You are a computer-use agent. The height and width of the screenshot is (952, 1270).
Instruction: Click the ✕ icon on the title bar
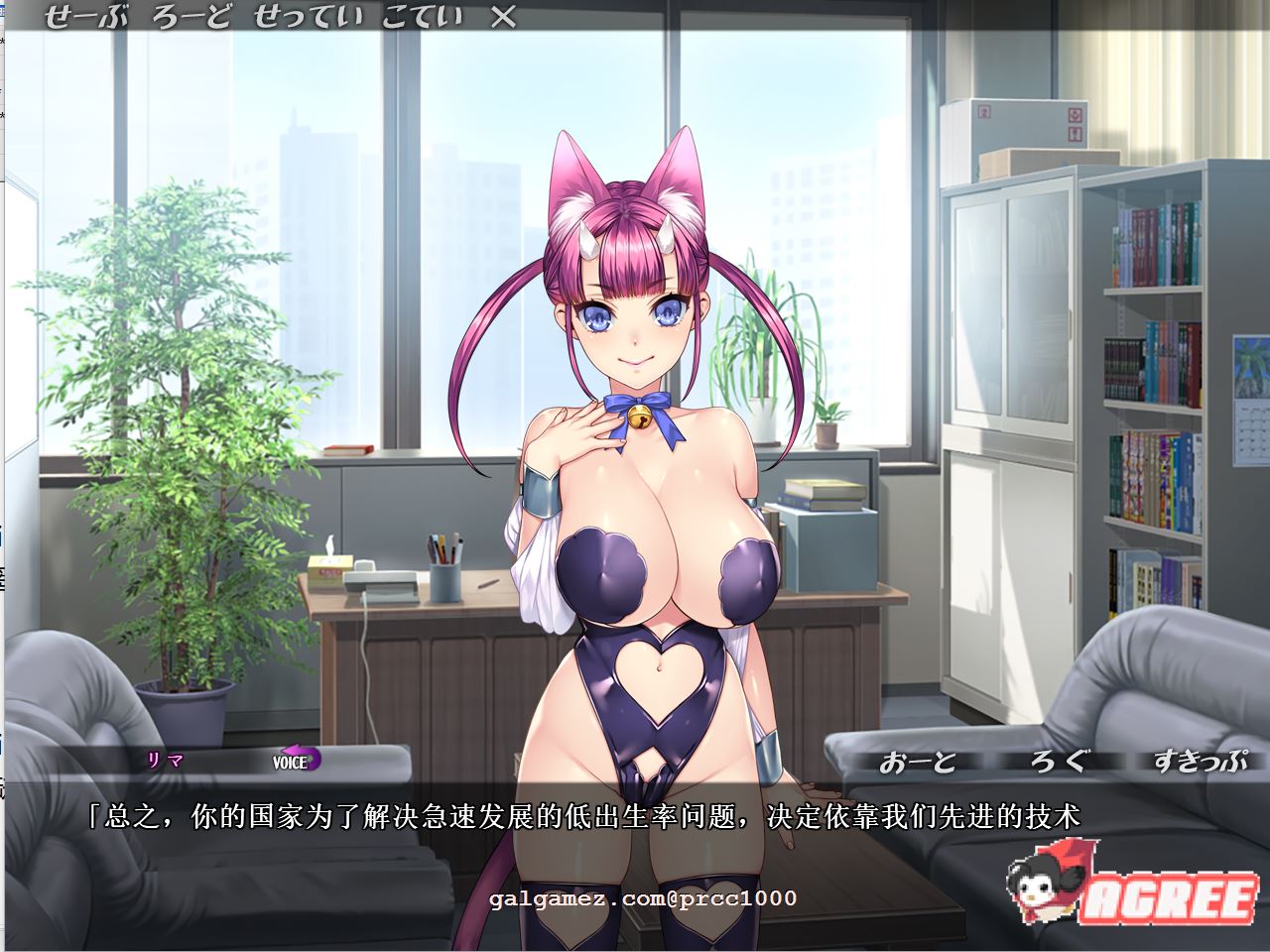(x=504, y=16)
